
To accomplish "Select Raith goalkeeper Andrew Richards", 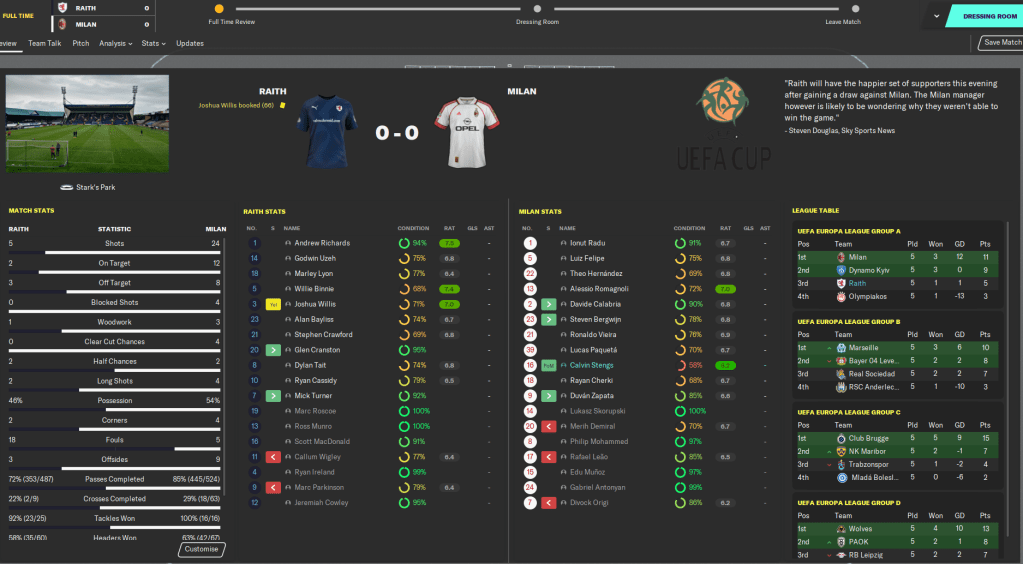I will point(322,243).
